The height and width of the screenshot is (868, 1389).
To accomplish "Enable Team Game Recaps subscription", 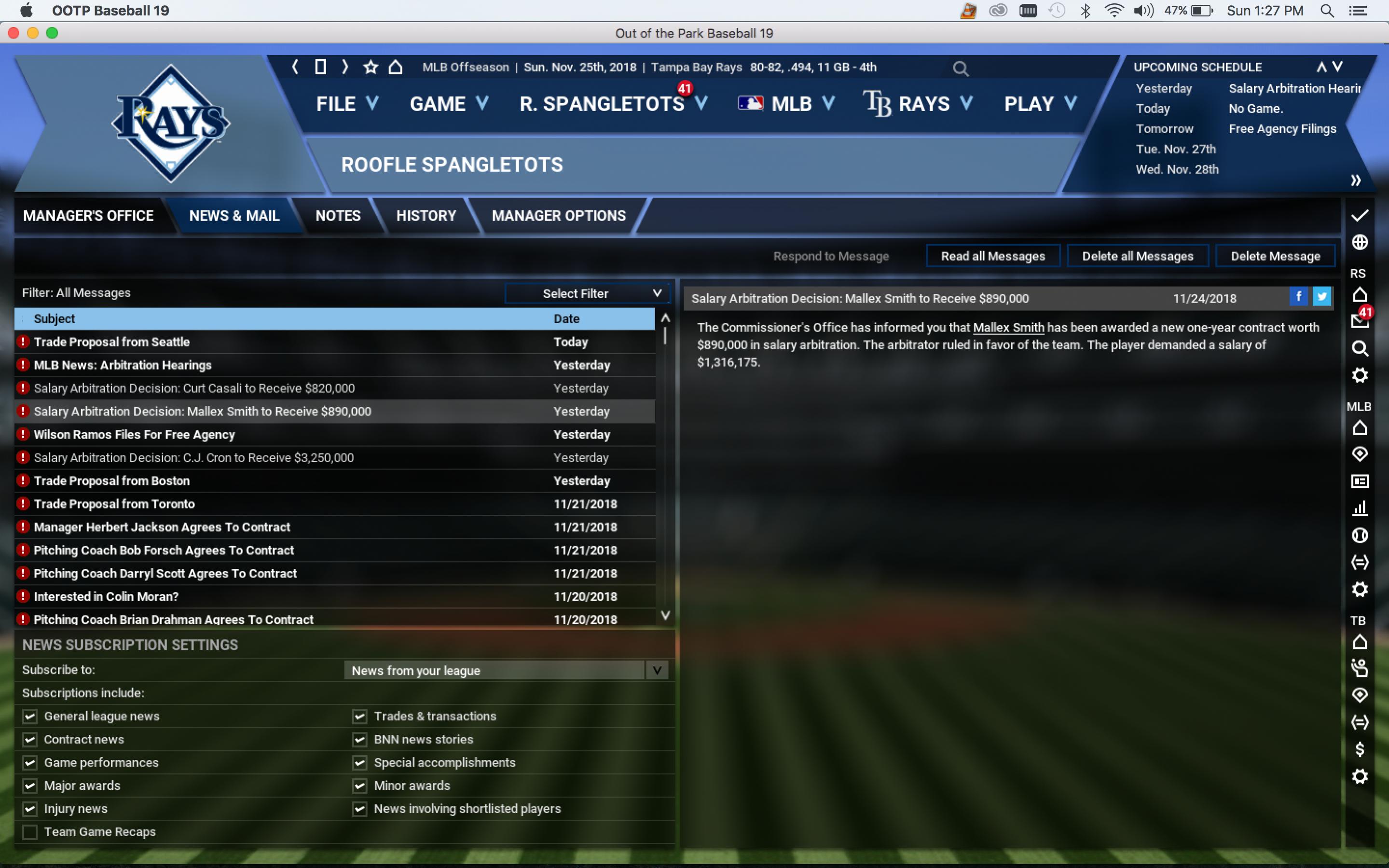I will coord(30,832).
